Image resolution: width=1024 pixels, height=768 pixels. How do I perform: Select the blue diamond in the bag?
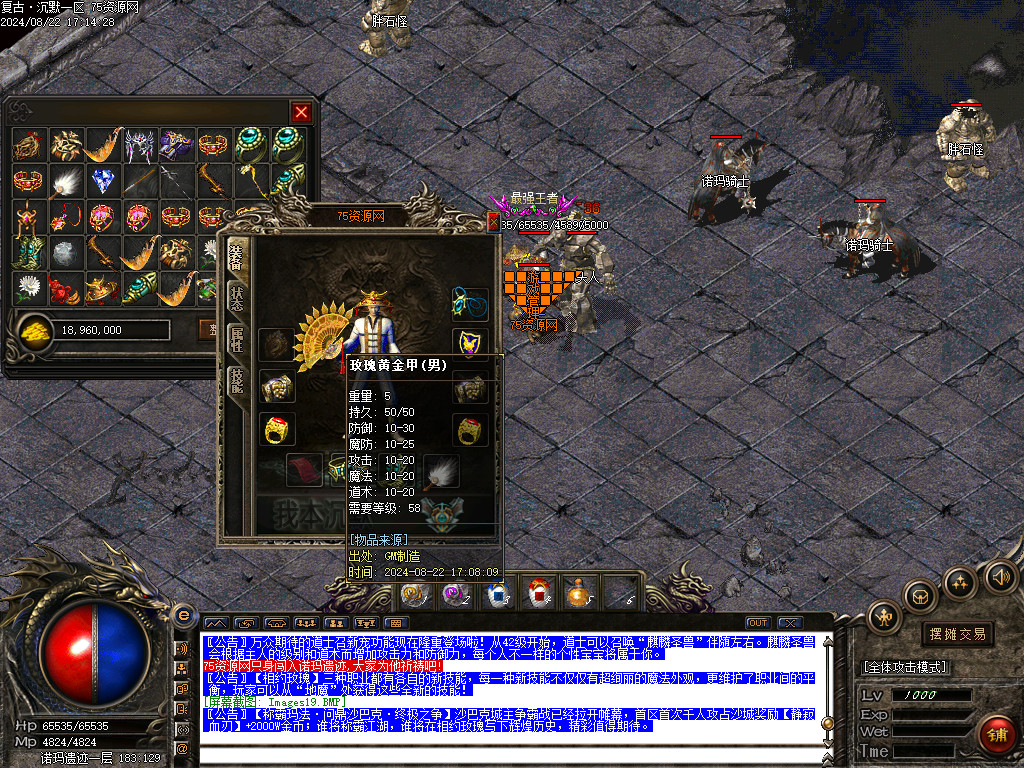tap(103, 181)
